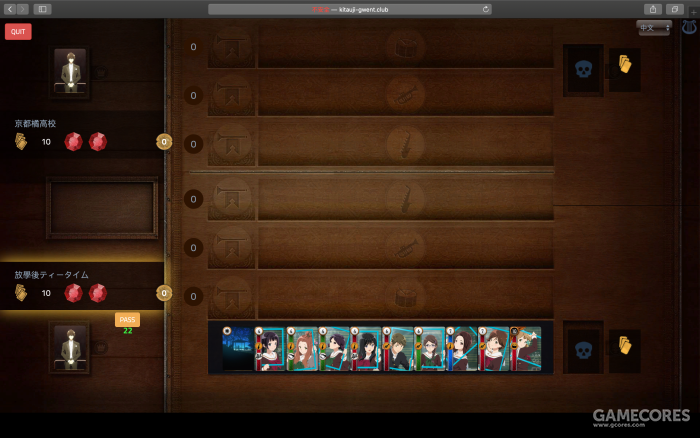
Task: Click the empty weather card frame
Action: 102,207
